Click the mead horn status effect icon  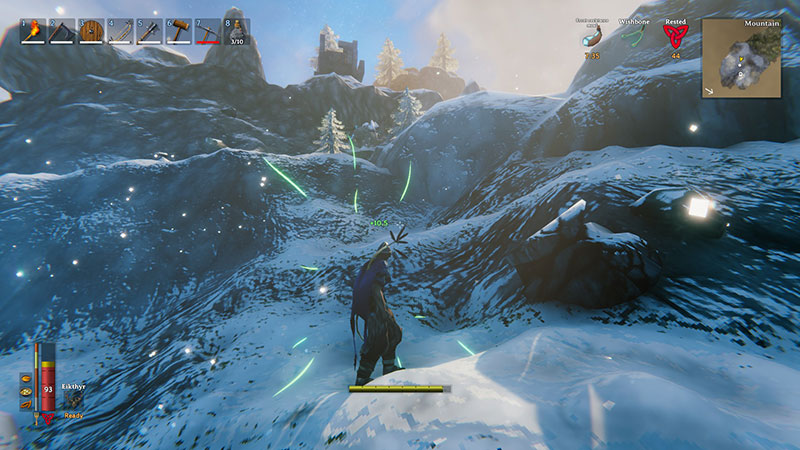tap(592, 37)
